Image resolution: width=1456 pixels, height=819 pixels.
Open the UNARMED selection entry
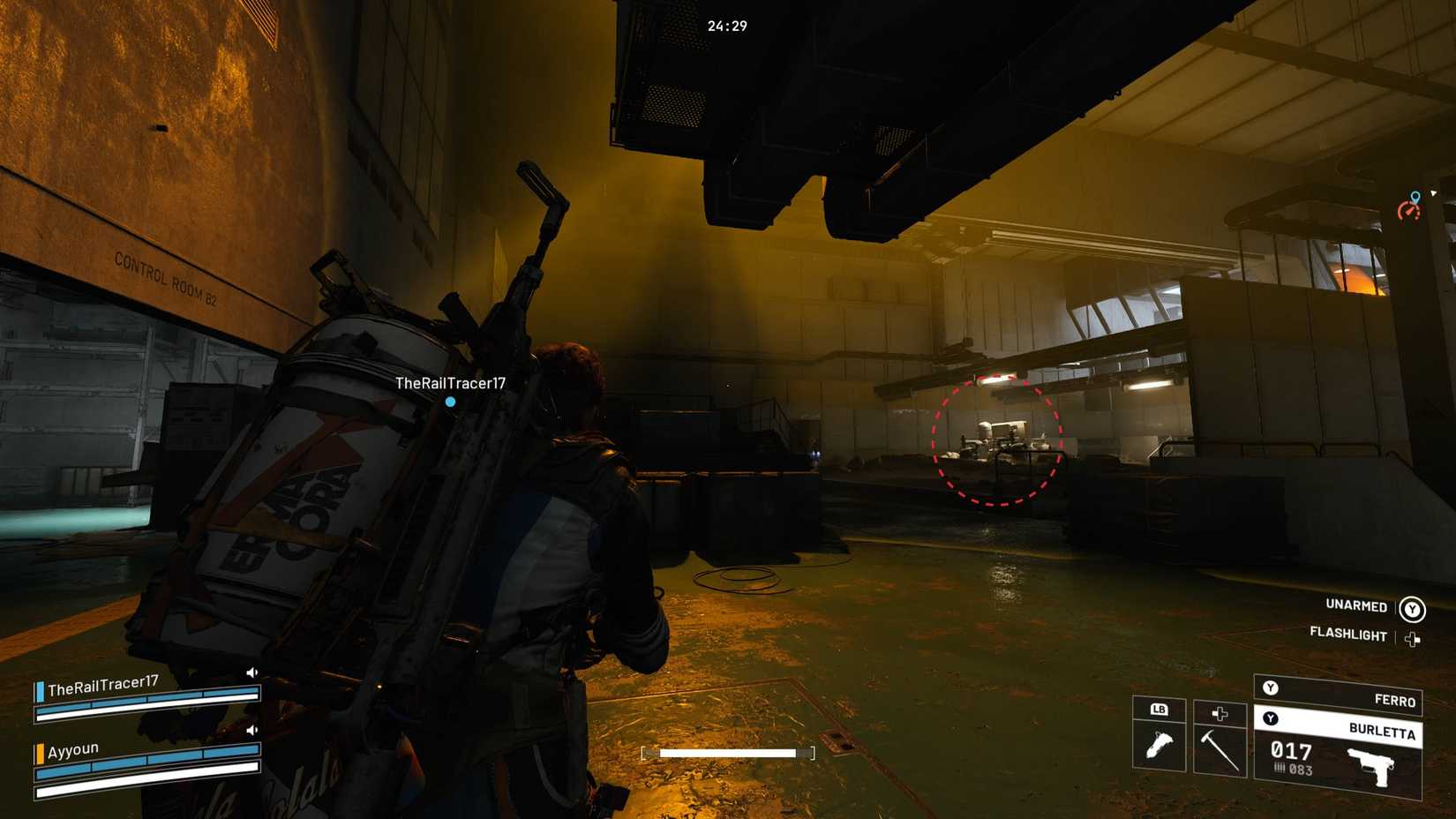1355,606
